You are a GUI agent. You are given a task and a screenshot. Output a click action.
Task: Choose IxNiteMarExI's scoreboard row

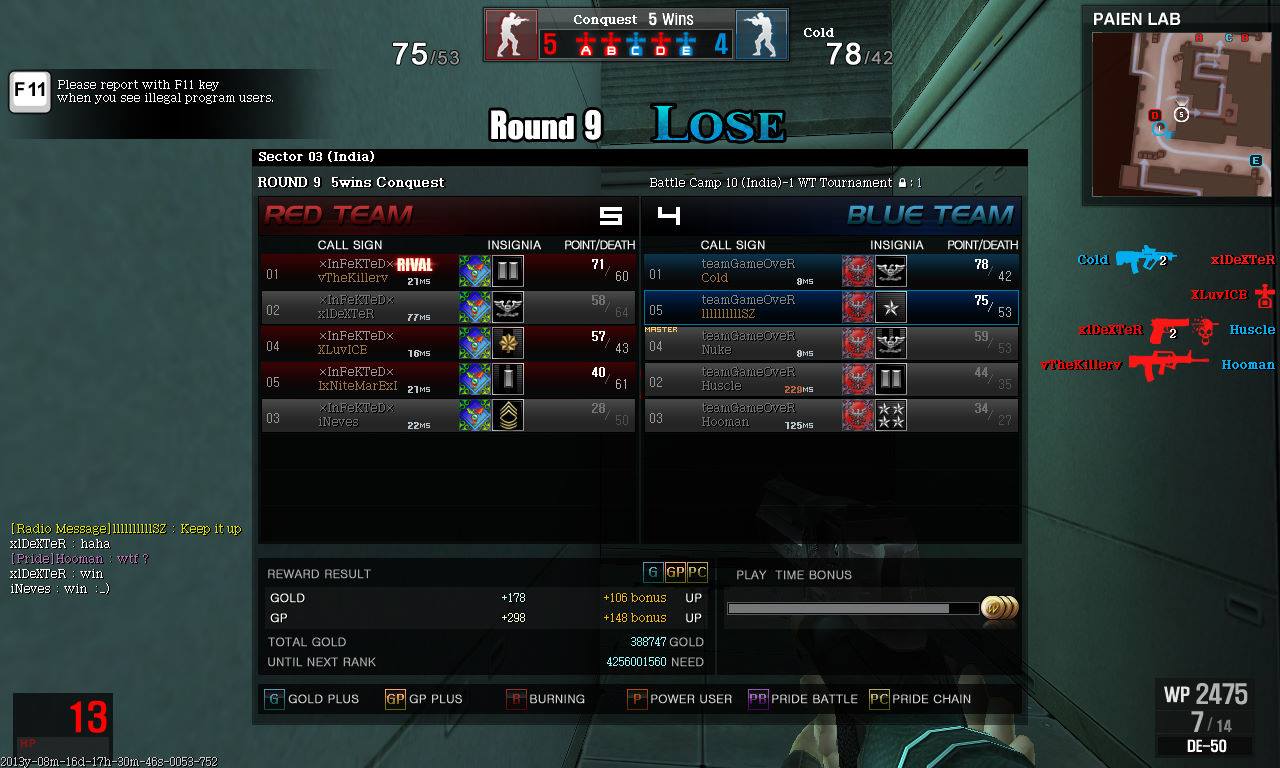pyautogui.click(x=447, y=379)
